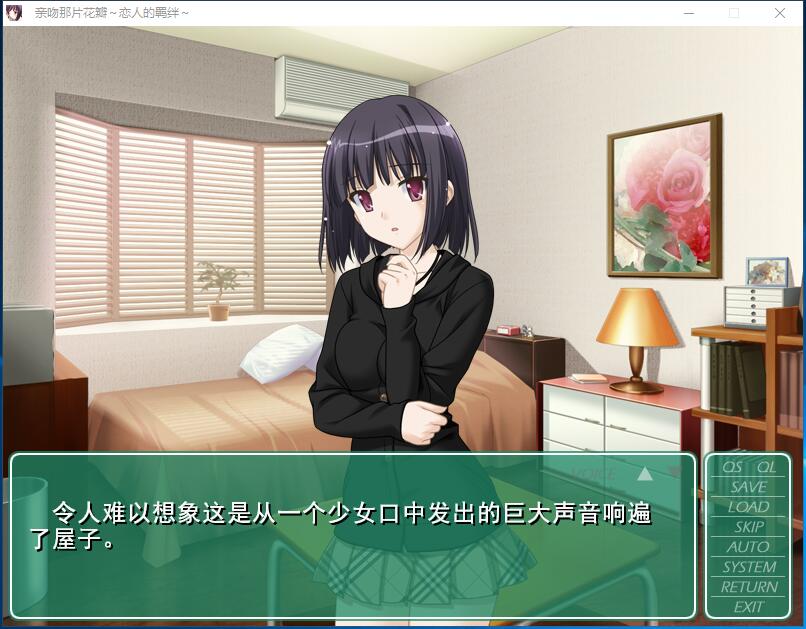Open the LOAD menu
The height and width of the screenshot is (629, 806).
coord(749,507)
